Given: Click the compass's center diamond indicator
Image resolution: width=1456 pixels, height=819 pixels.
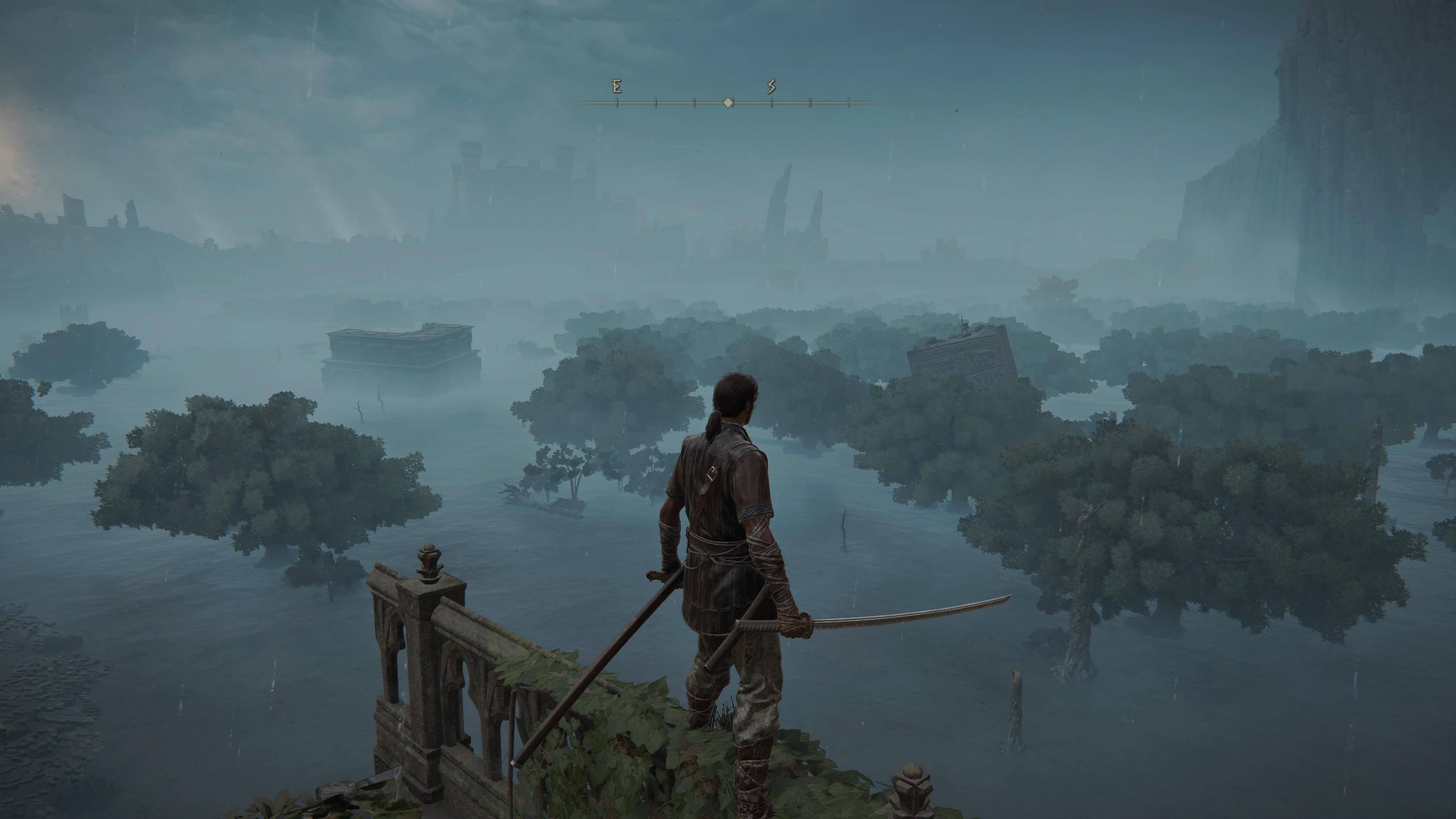Looking at the screenshot, I should pyautogui.click(x=728, y=103).
